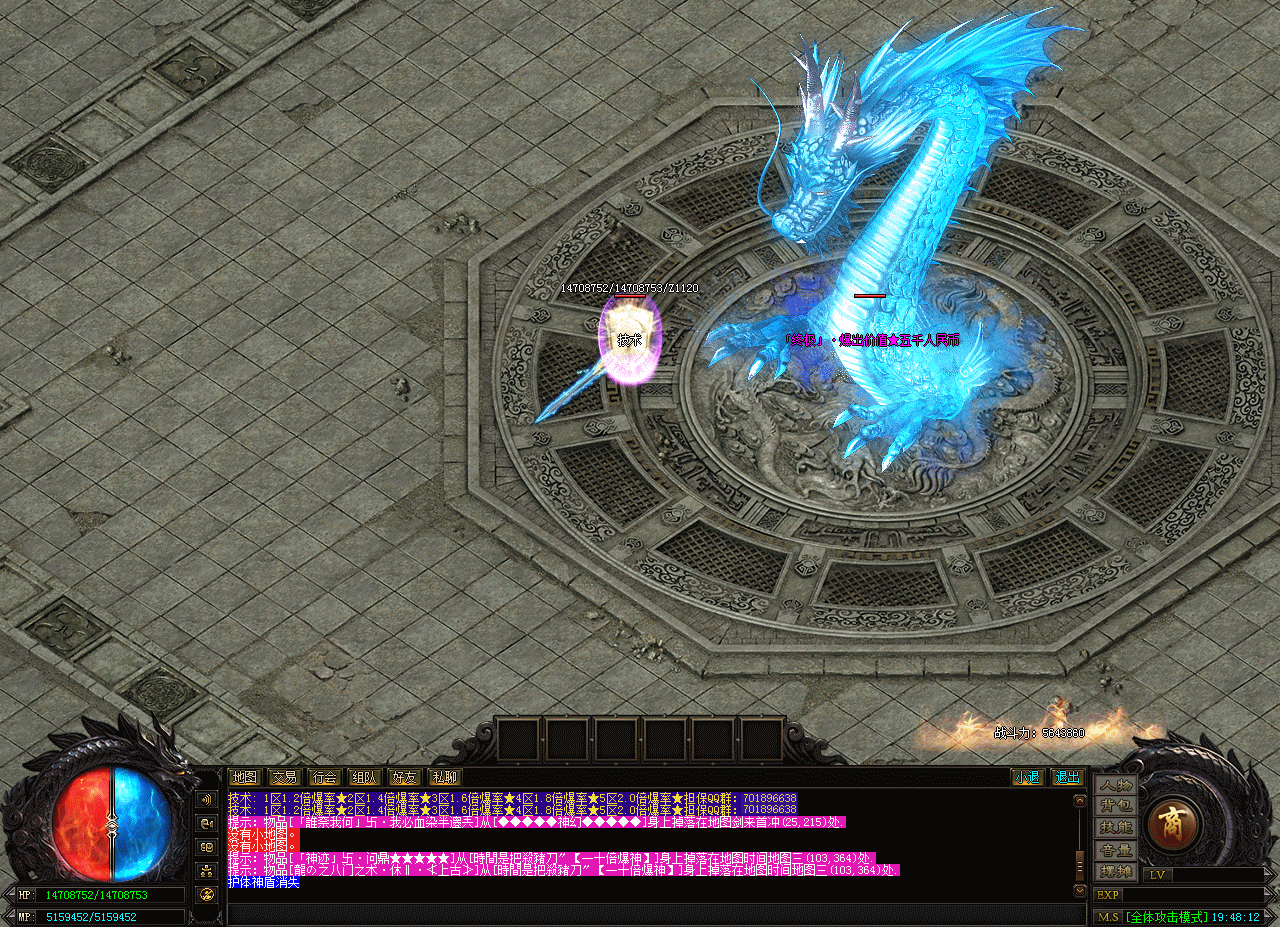
Task: Open the 行会 guild panel
Action: coord(324,777)
